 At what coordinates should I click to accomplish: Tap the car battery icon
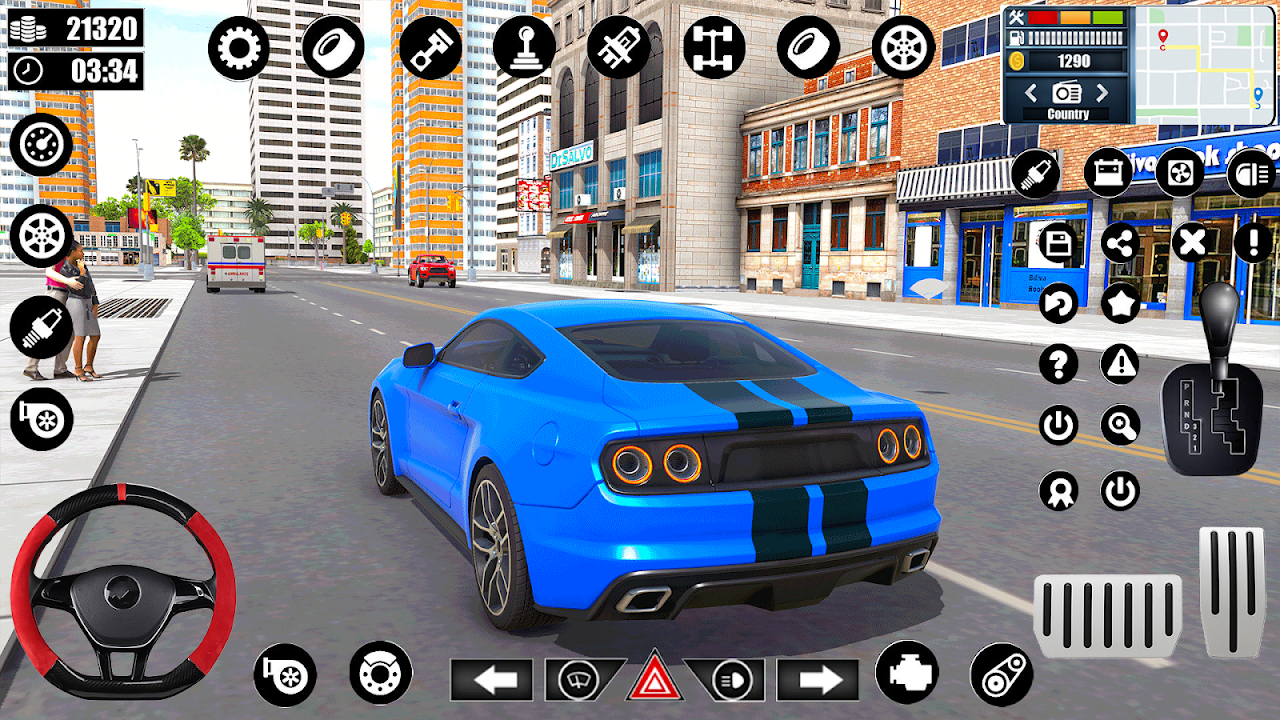[x=1108, y=172]
